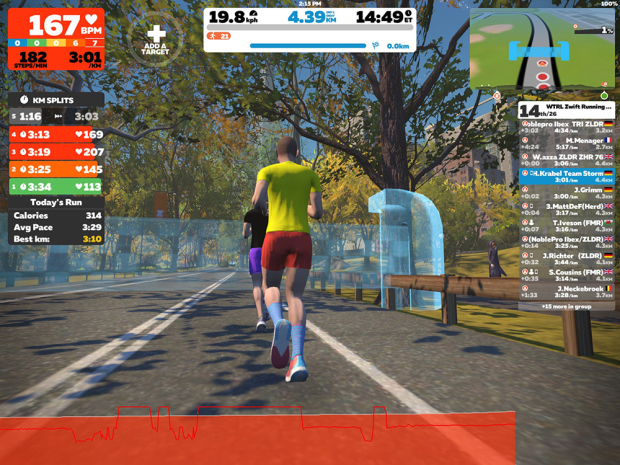Pick T.Iveson (FMR) in the runners list
Image resolution: width=620 pixels, height=465 pixels.
click(566, 224)
